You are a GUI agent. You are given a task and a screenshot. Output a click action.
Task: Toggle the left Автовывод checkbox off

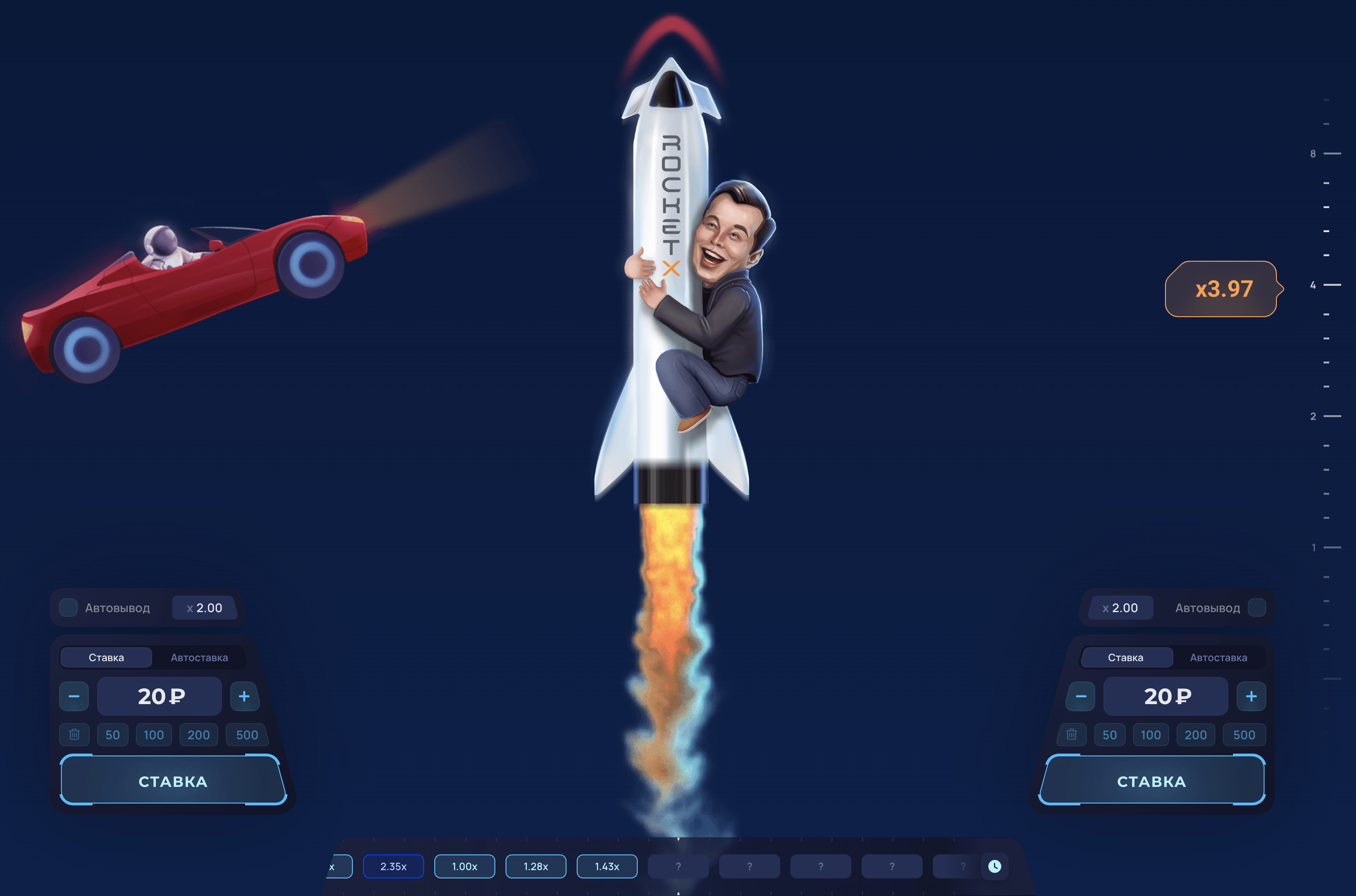(x=68, y=608)
